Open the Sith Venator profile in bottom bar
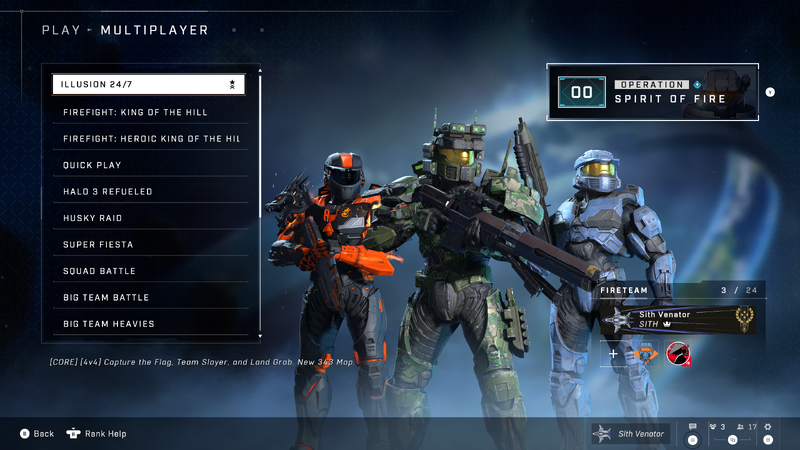Viewport: 800px width, 450px height. click(x=629, y=433)
